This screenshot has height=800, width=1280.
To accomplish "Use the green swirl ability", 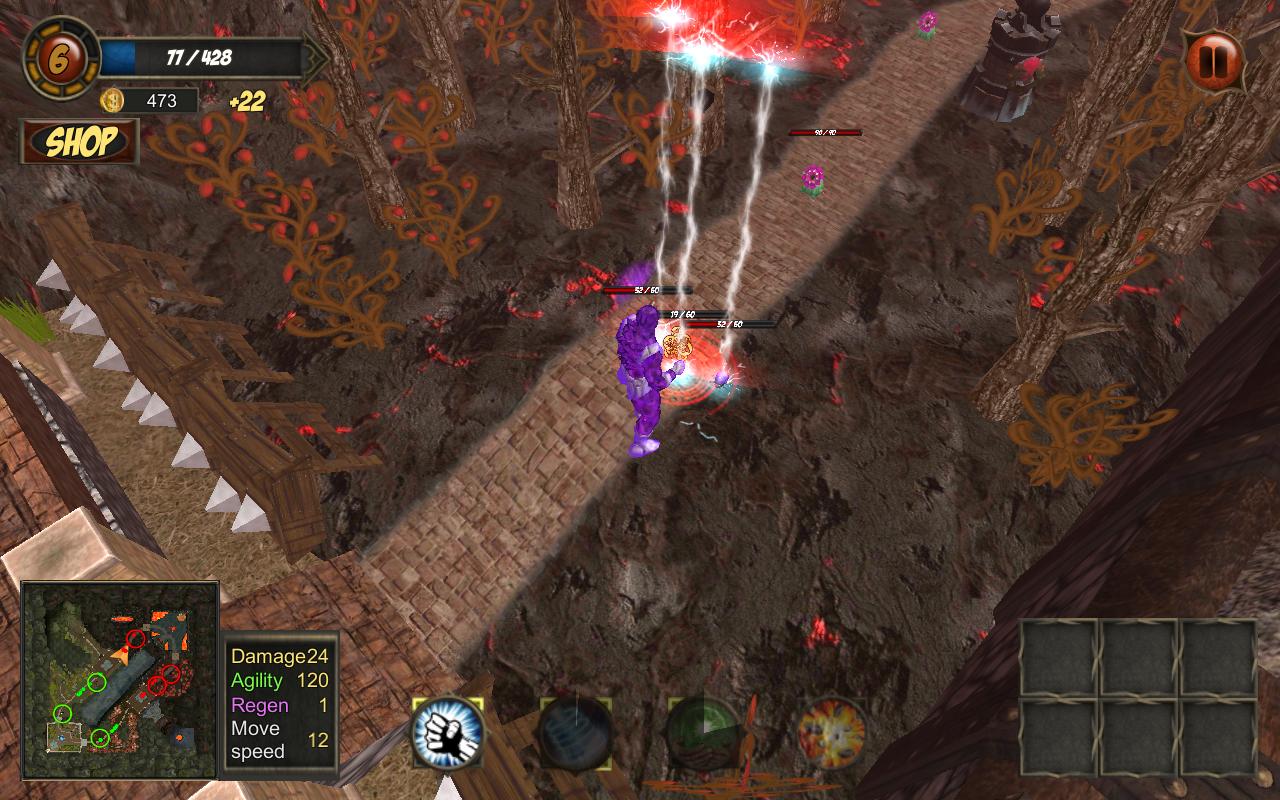I will pyautogui.click(x=704, y=735).
